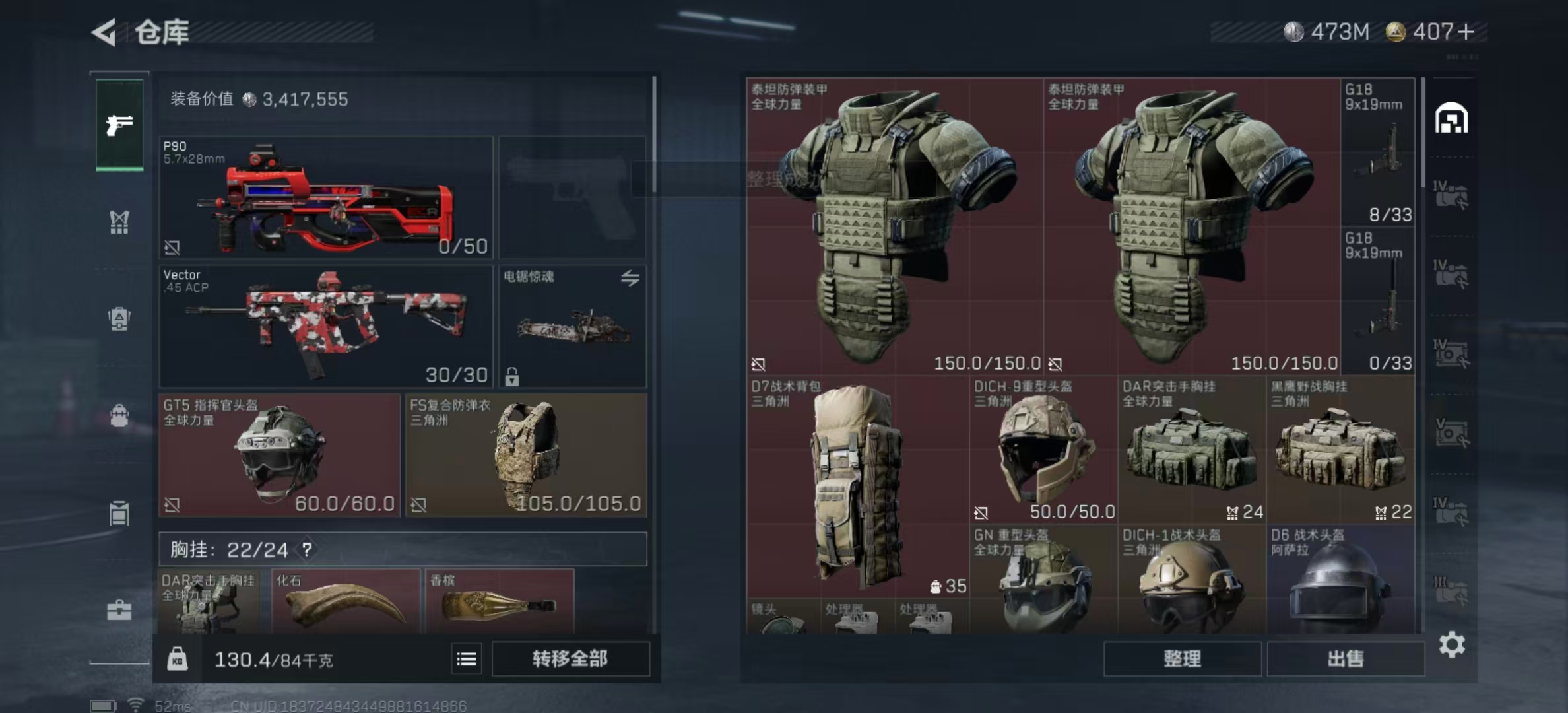Click the 出售 sell button
This screenshot has height=713, width=1568.
click(x=1346, y=659)
